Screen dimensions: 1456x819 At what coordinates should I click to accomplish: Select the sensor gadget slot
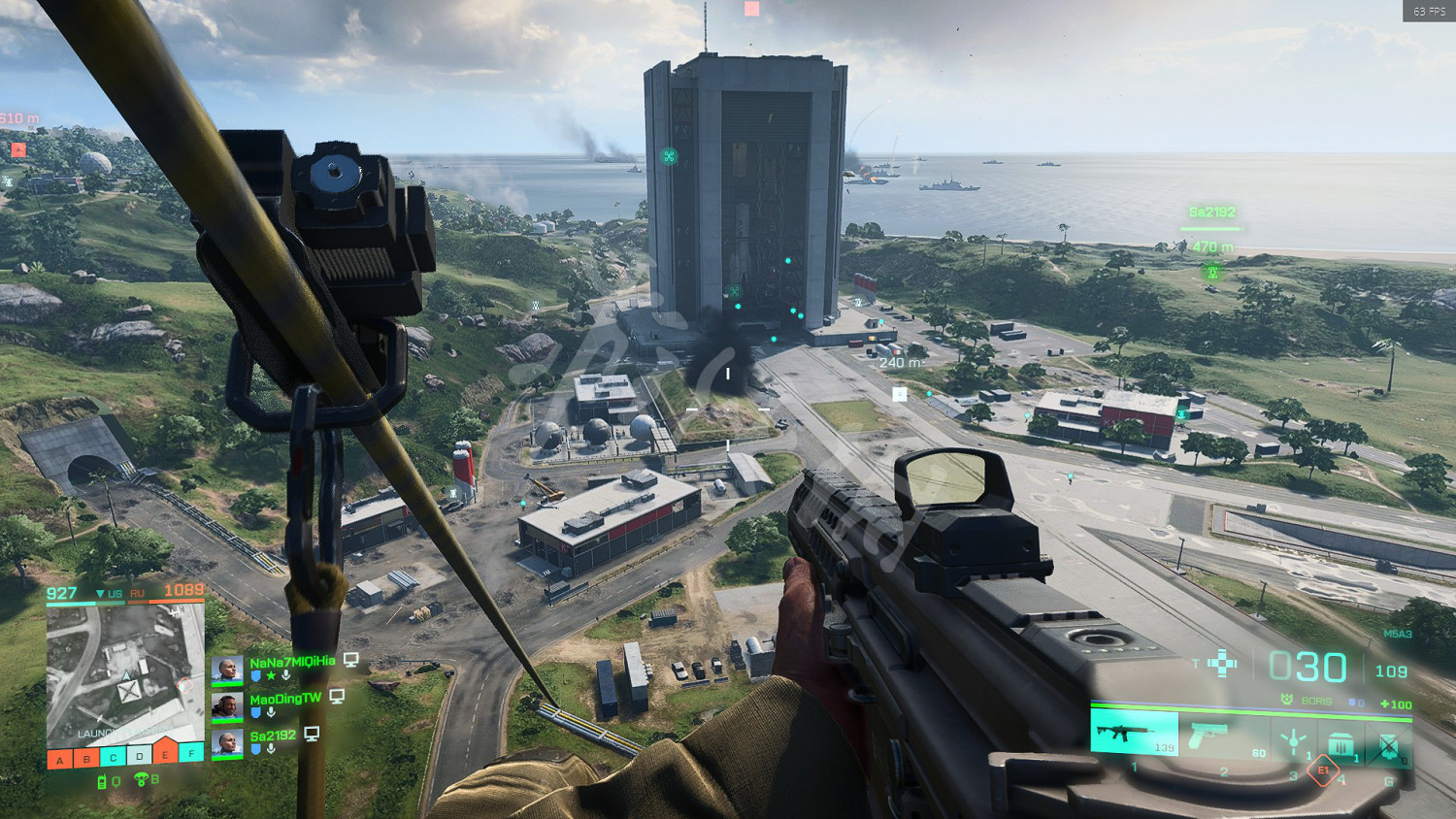[1293, 741]
